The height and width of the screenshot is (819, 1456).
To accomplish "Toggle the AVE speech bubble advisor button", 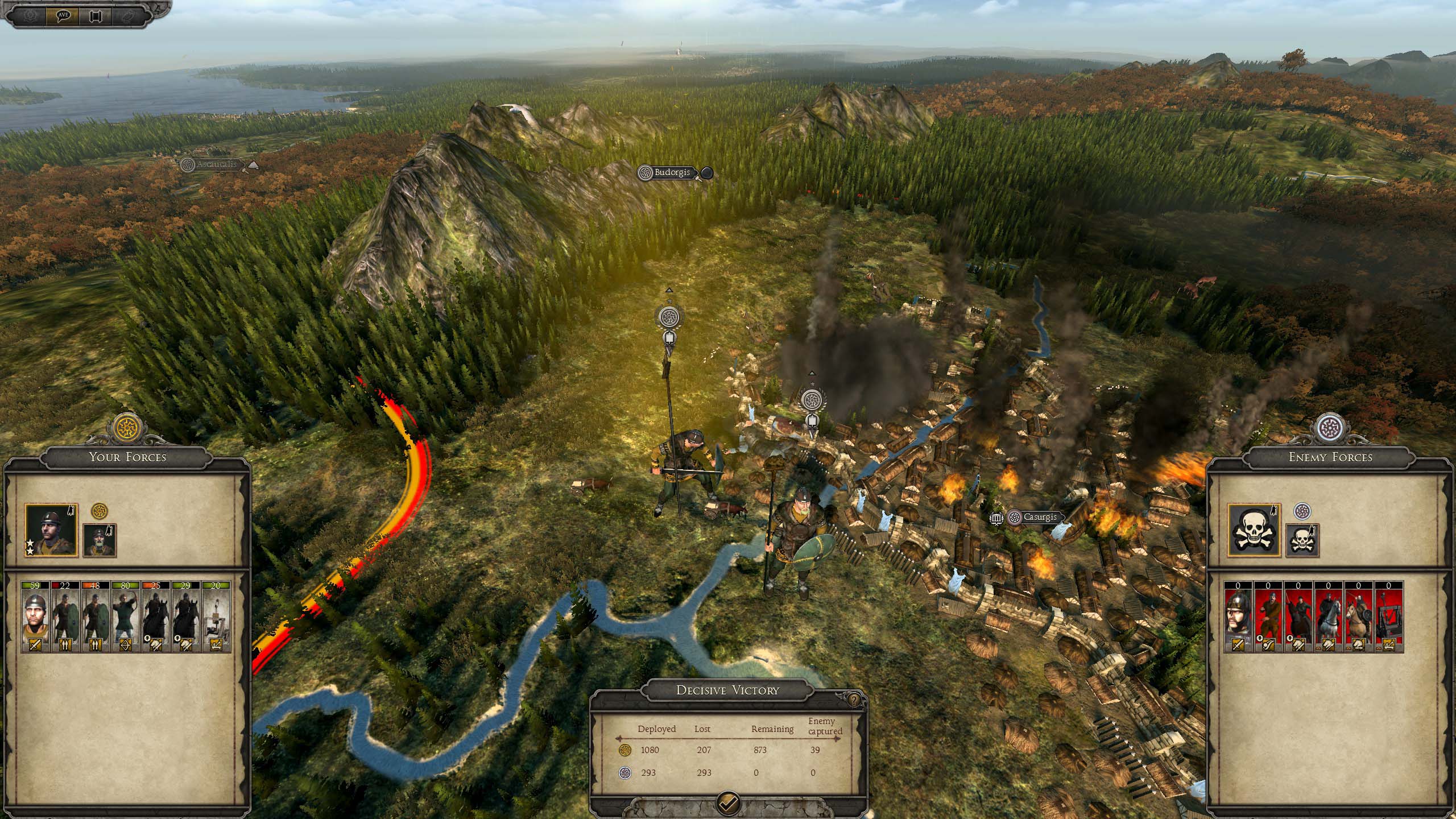I will click(63, 15).
